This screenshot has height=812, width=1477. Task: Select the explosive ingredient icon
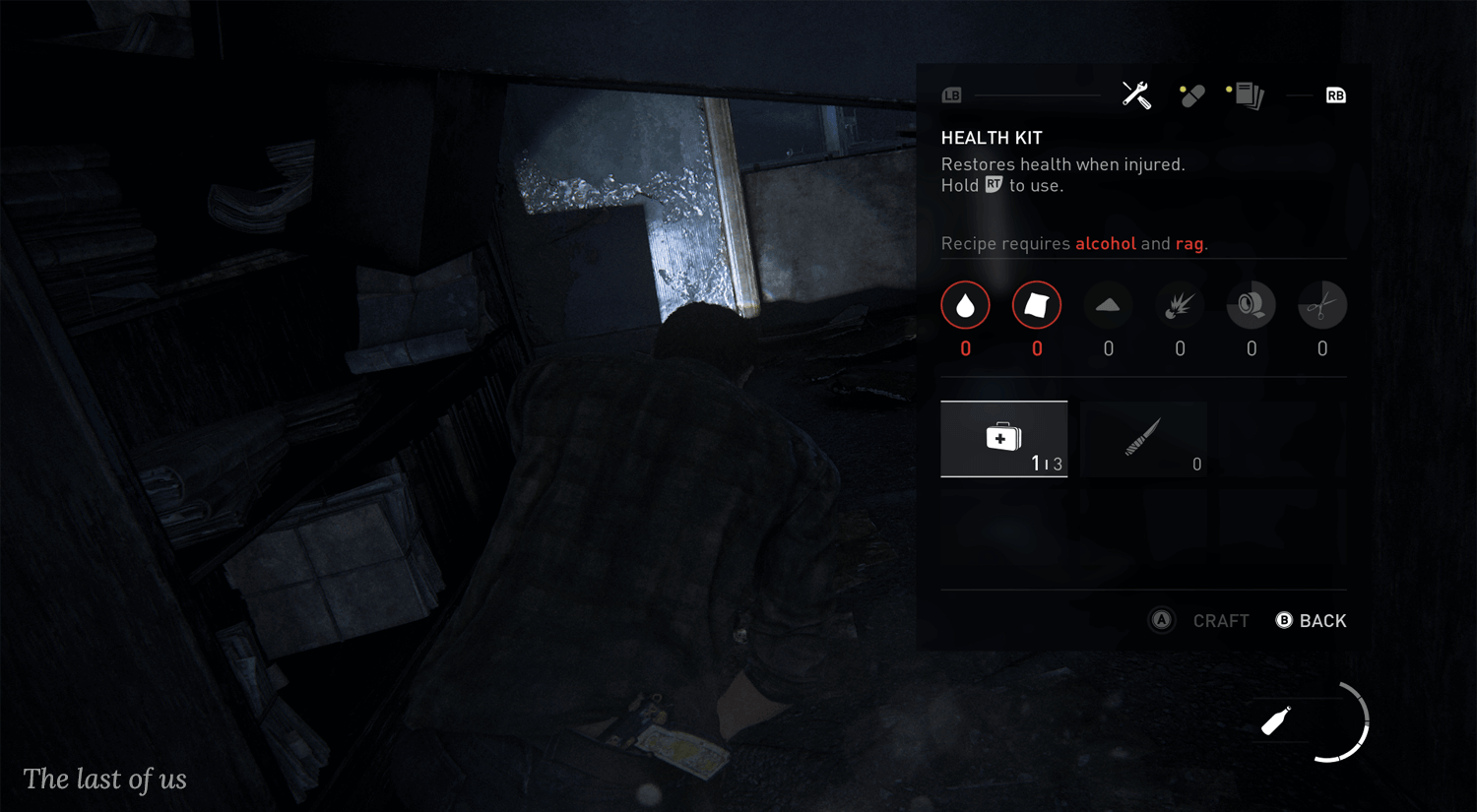click(1180, 306)
